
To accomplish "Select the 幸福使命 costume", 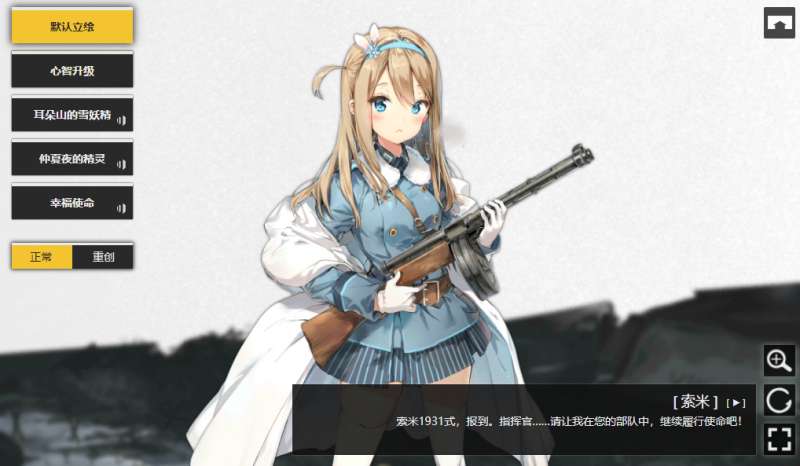I will pyautogui.click(x=72, y=202).
